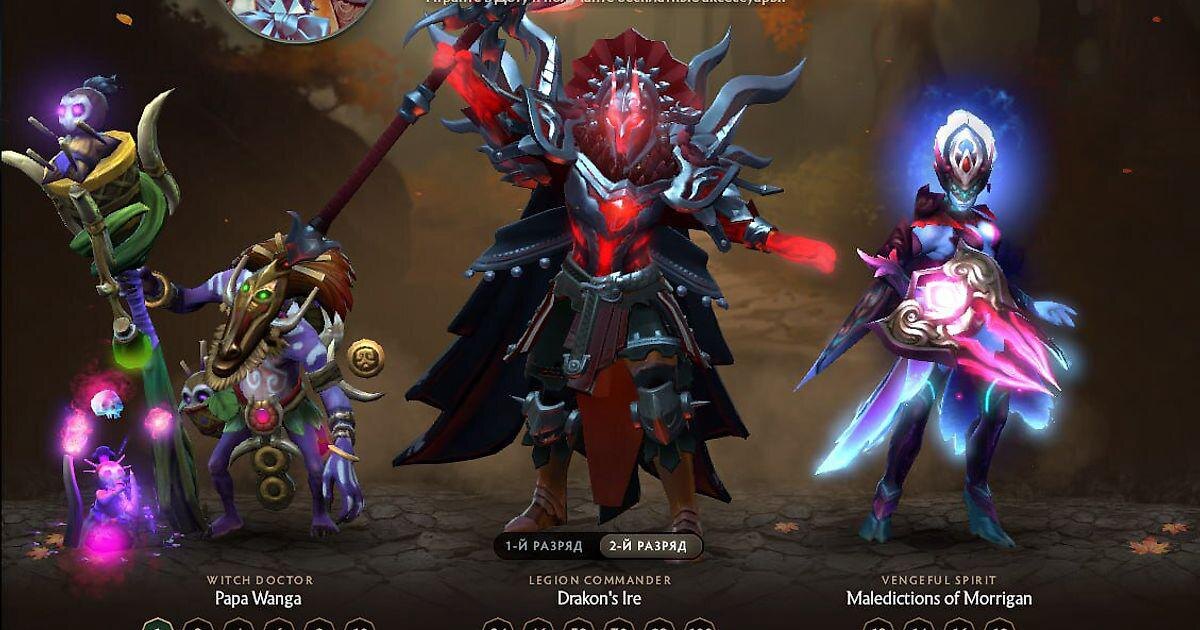Switch to the 1-й разряд style
Image resolution: width=1200 pixels, height=630 pixels.
tap(546, 546)
